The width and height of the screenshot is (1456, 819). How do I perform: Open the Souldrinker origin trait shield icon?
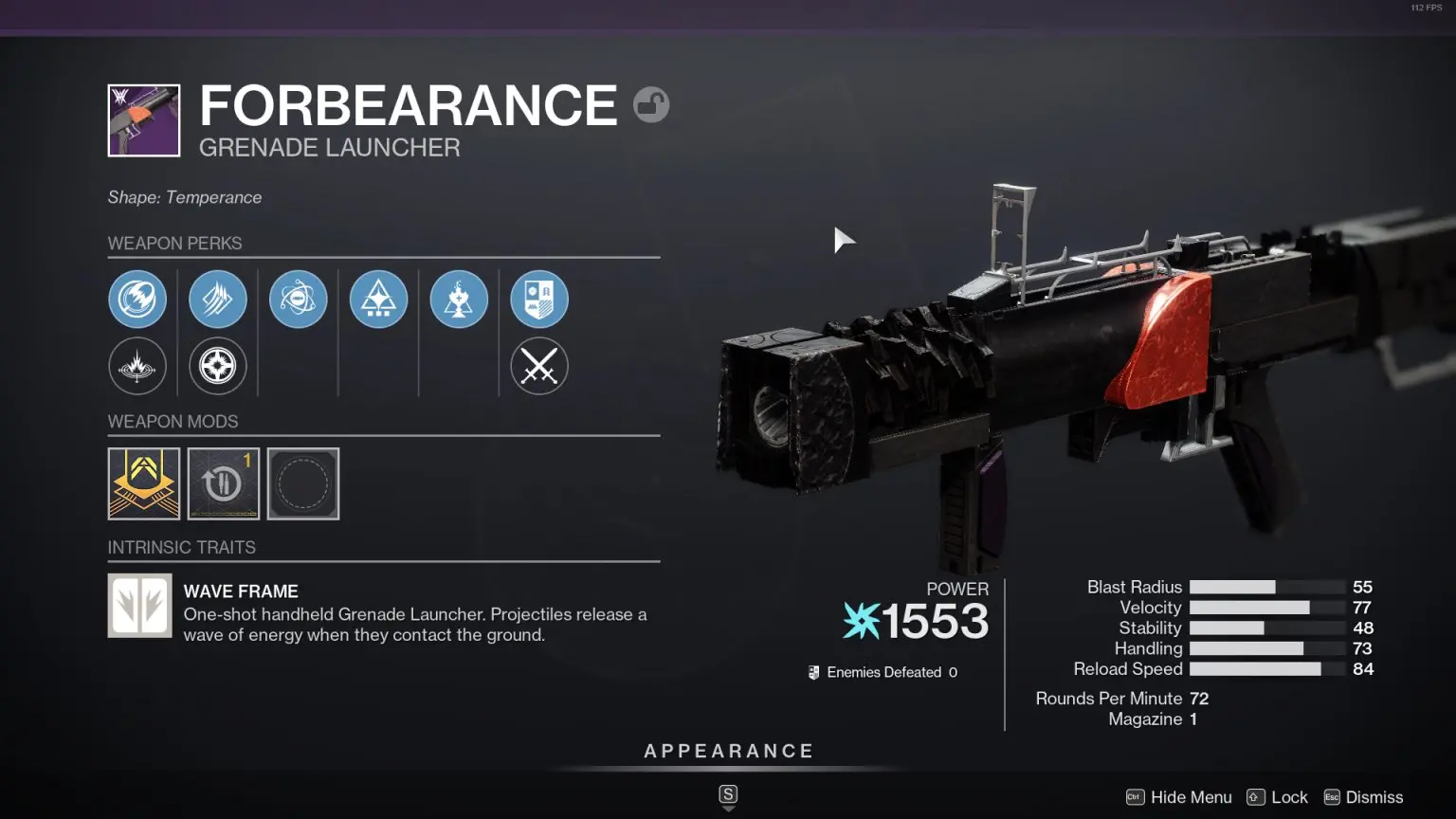pyautogui.click(x=538, y=299)
